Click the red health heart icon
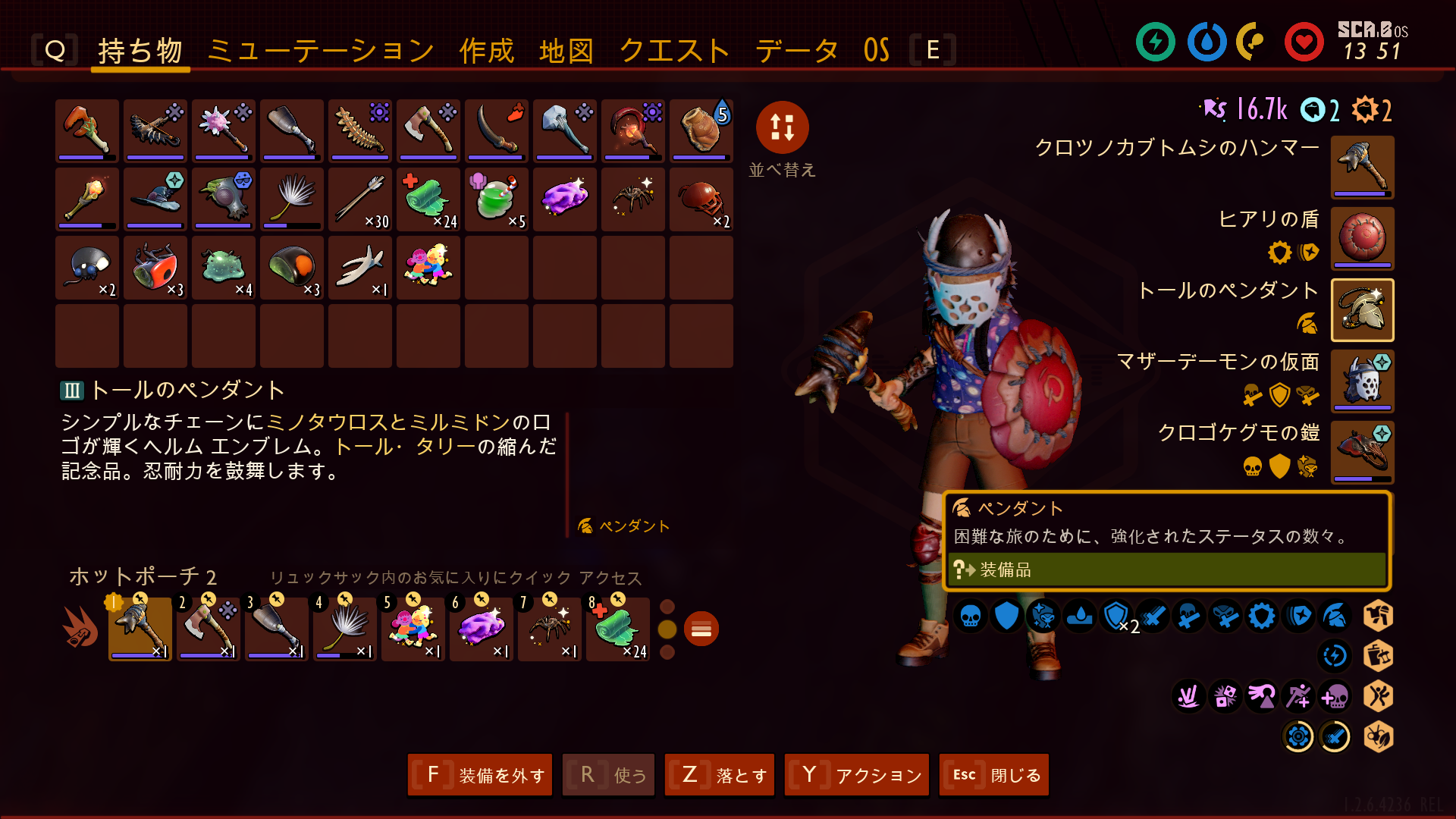Screen dimensions: 1456x819 [1303, 43]
